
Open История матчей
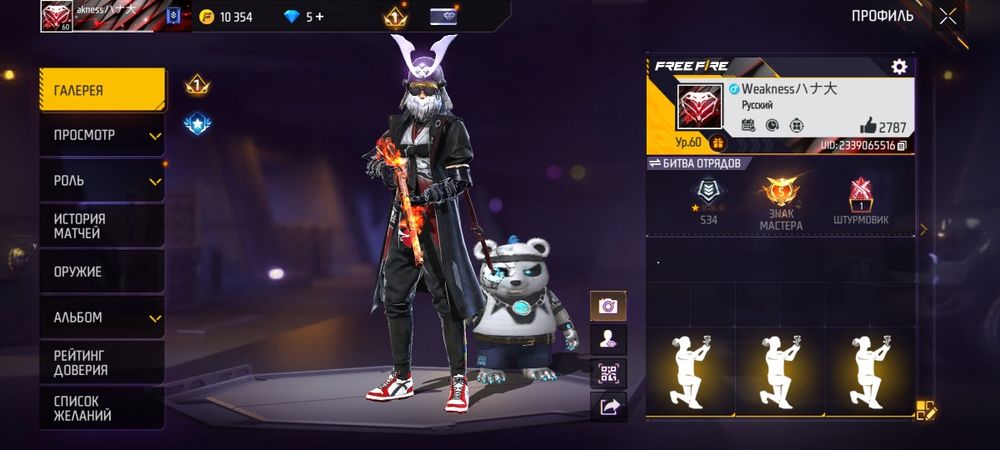[x=102, y=226]
